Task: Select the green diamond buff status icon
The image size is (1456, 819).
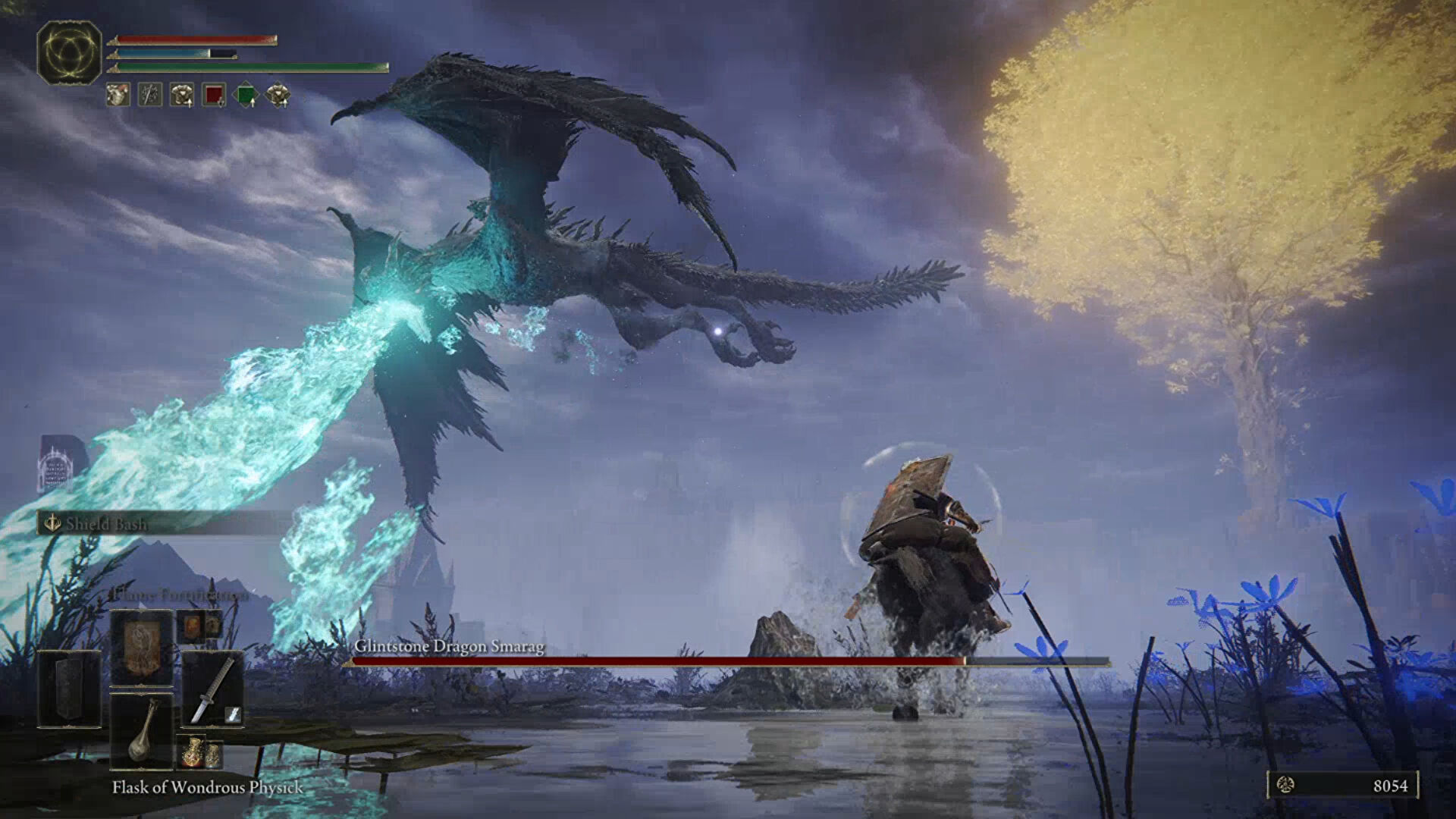Action: click(246, 95)
